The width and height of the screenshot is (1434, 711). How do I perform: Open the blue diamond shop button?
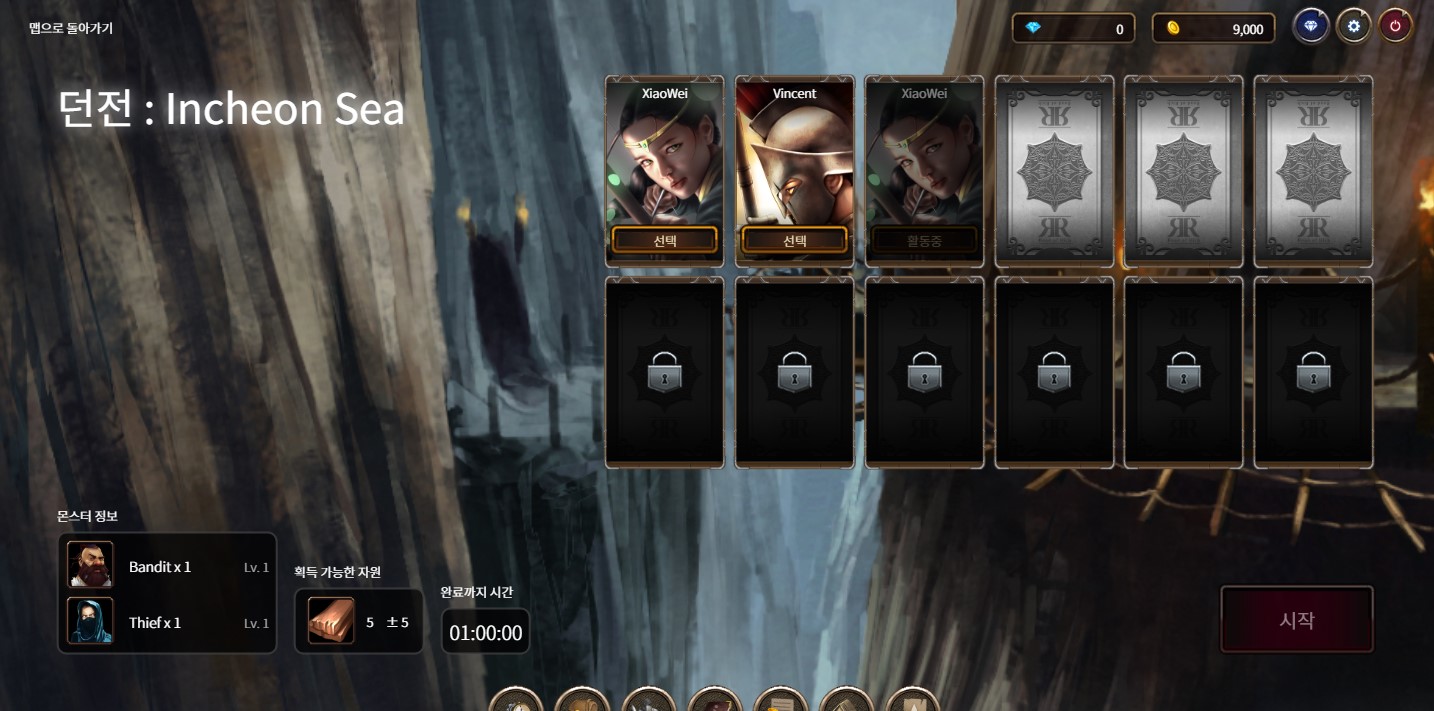(x=1310, y=26)
